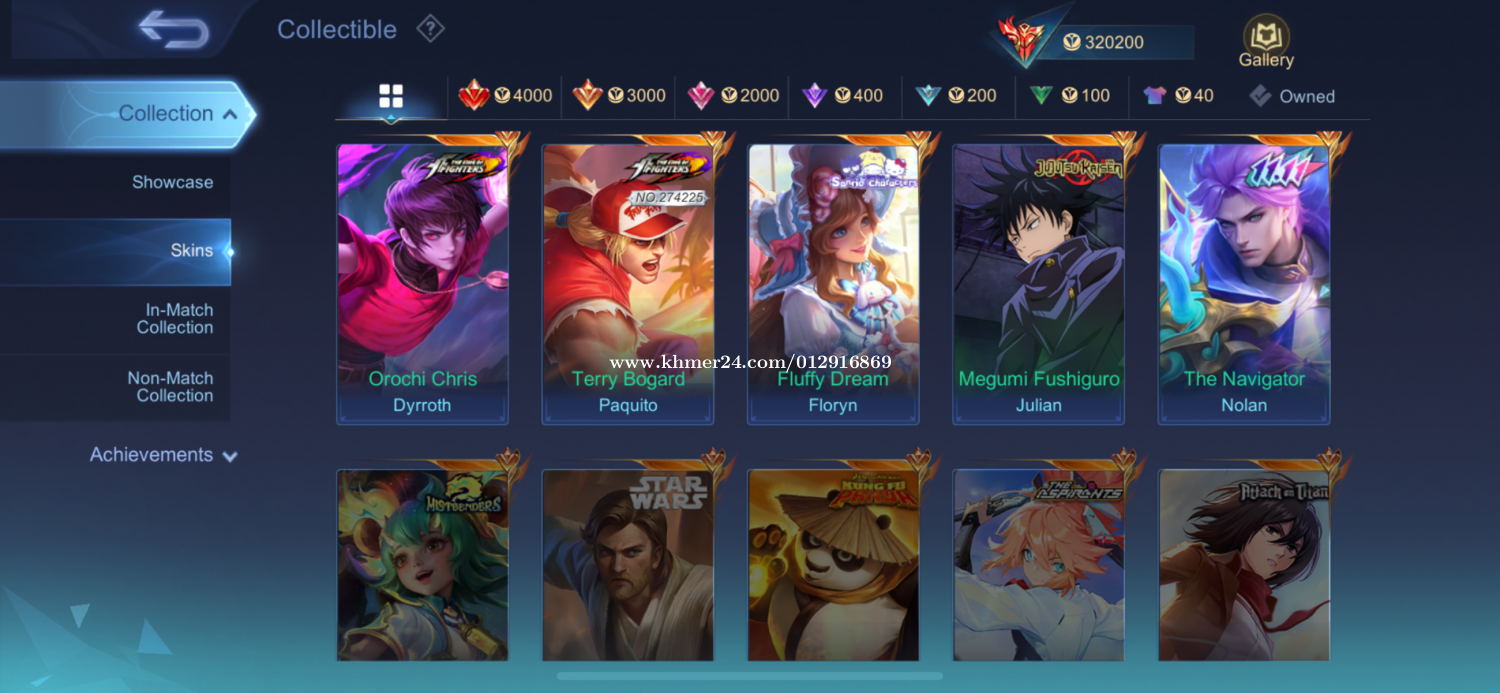Open The Navigator Nolan skin card

(1244, 285)
